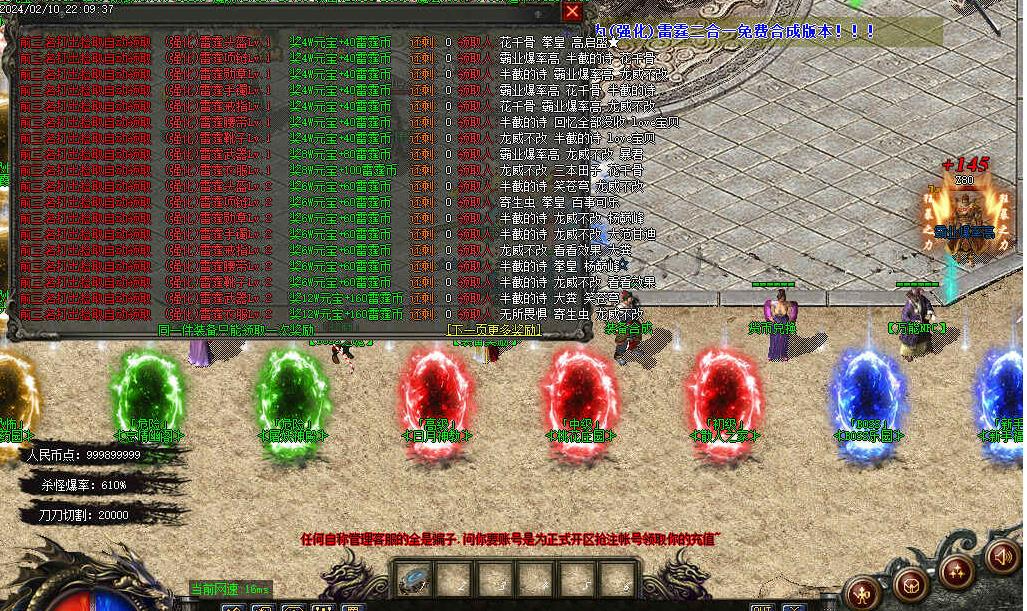Close the reward list panel

(572, 11)
